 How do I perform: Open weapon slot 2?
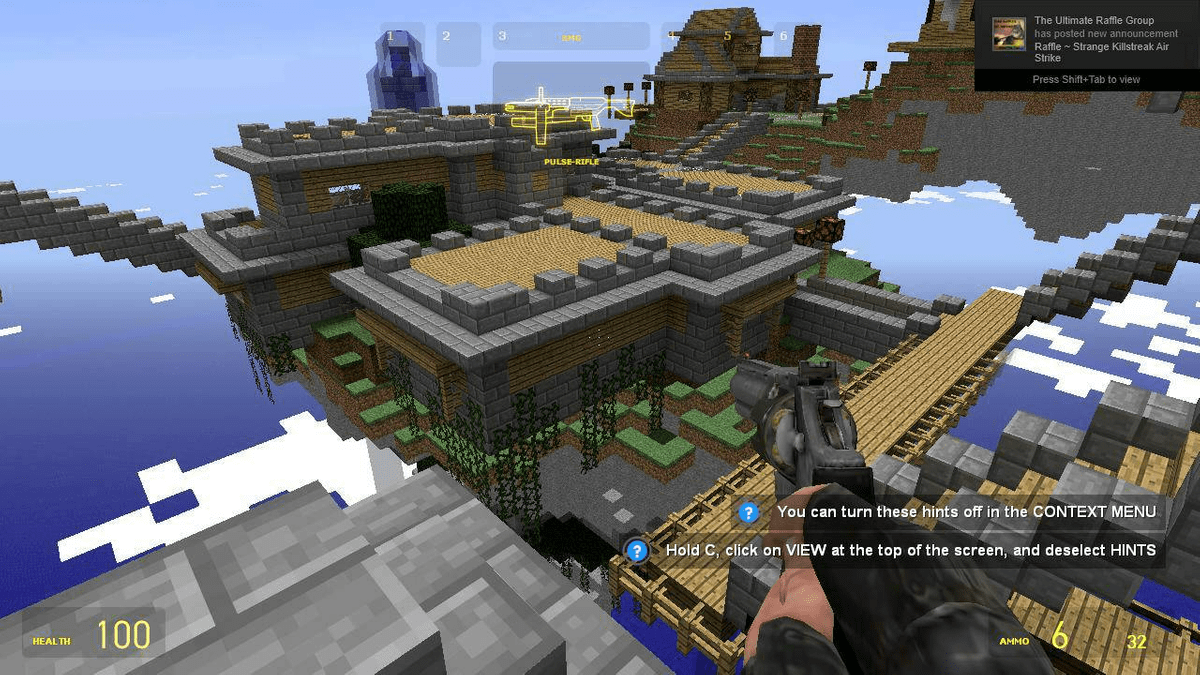(x=458, y=44)
